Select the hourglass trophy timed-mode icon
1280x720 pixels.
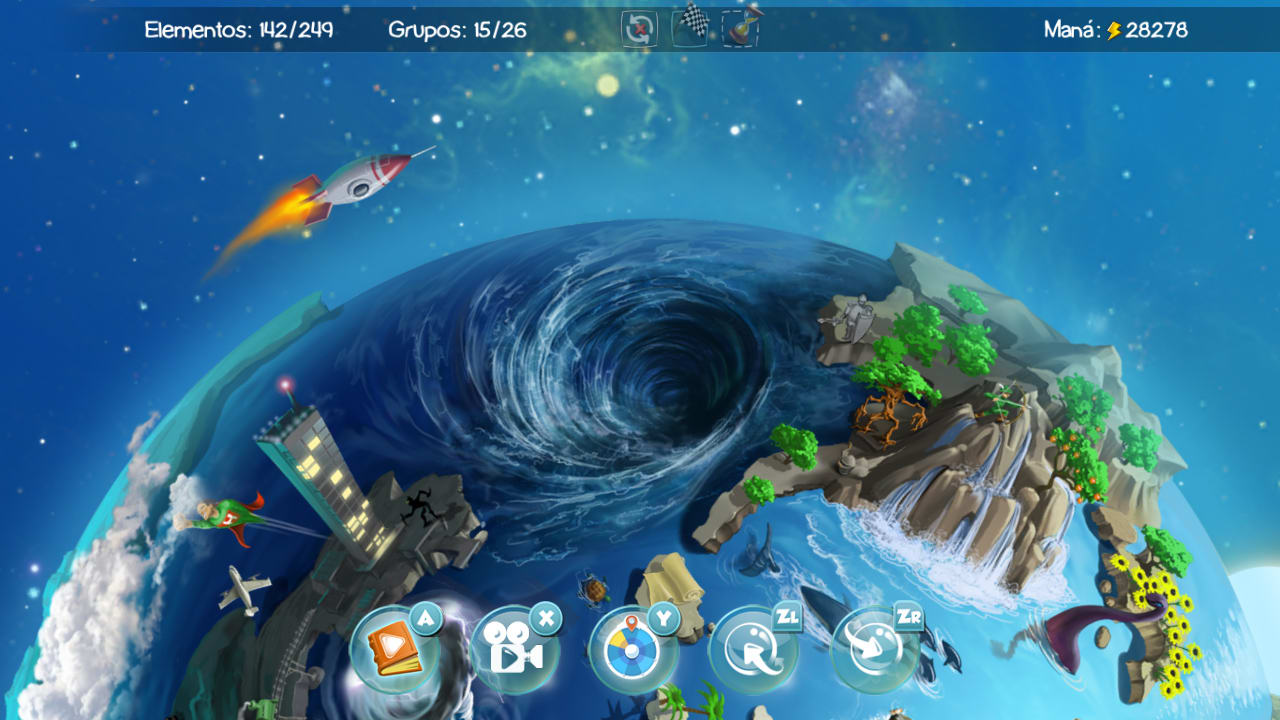[x=738, y=28]
